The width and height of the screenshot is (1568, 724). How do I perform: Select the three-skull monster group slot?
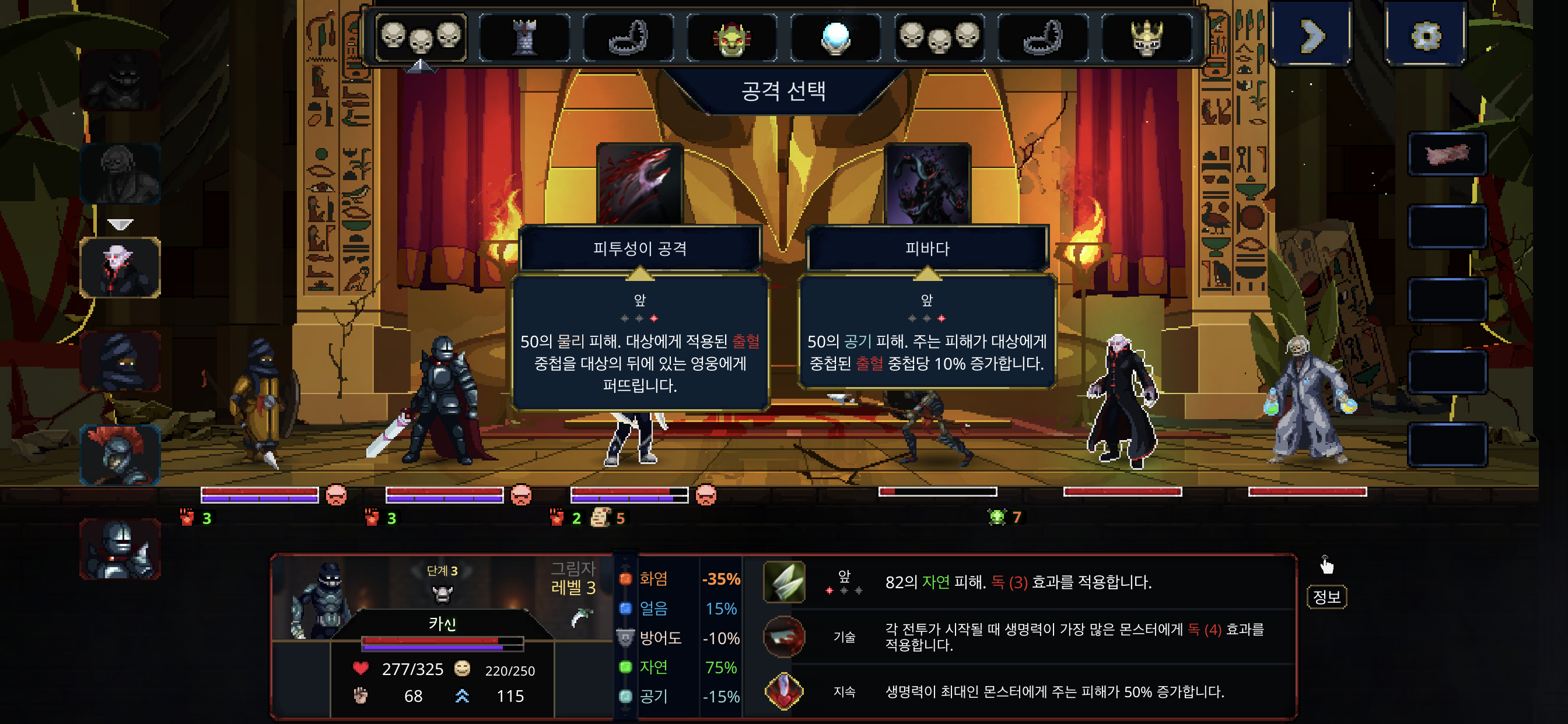coord(422,38)
